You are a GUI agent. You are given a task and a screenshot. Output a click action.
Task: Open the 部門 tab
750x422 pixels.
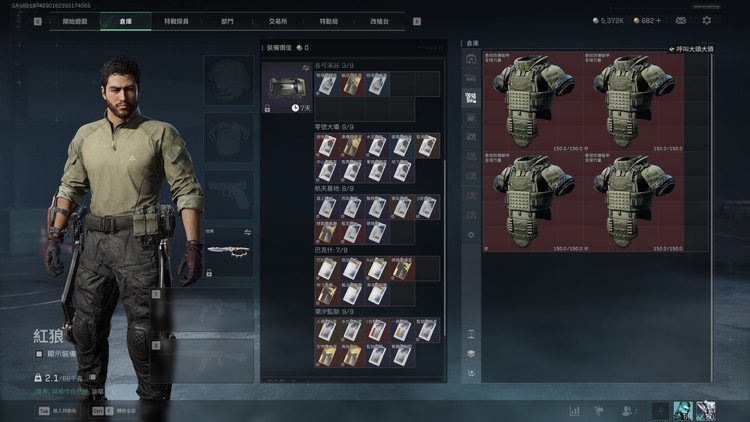[x=227, y=21]
